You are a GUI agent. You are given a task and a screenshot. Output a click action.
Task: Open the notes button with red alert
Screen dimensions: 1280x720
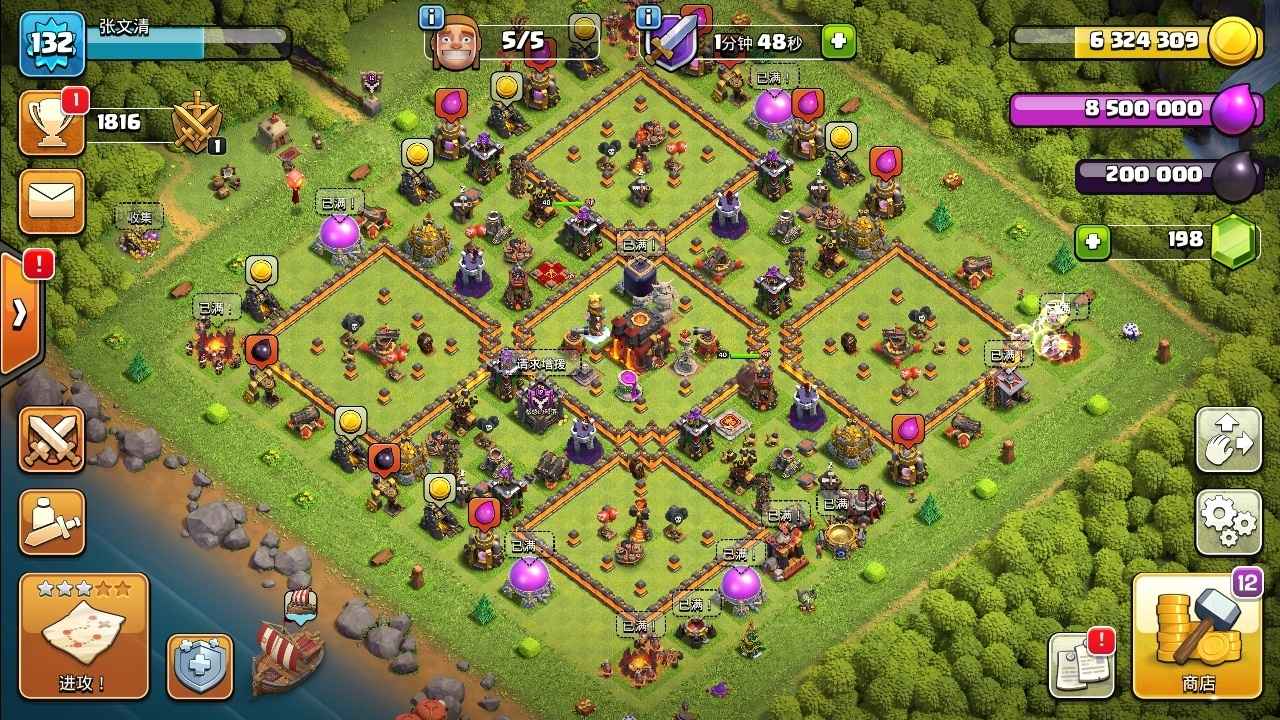1080,664
